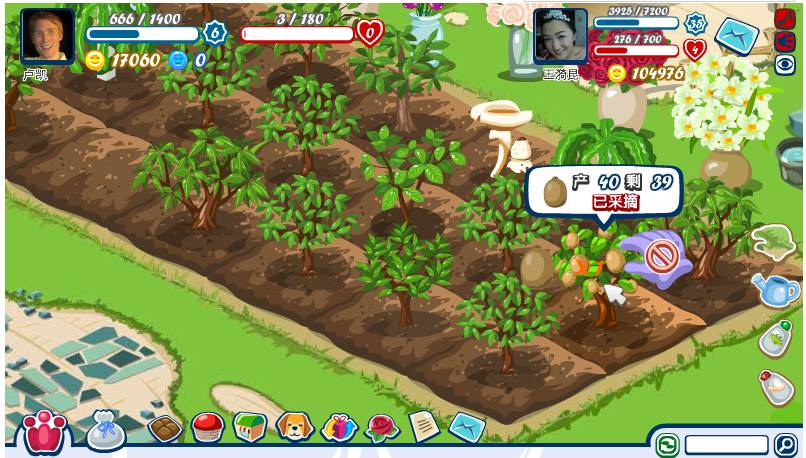
Task: Open the red paw-print main menu
Action: pos(43,431)
